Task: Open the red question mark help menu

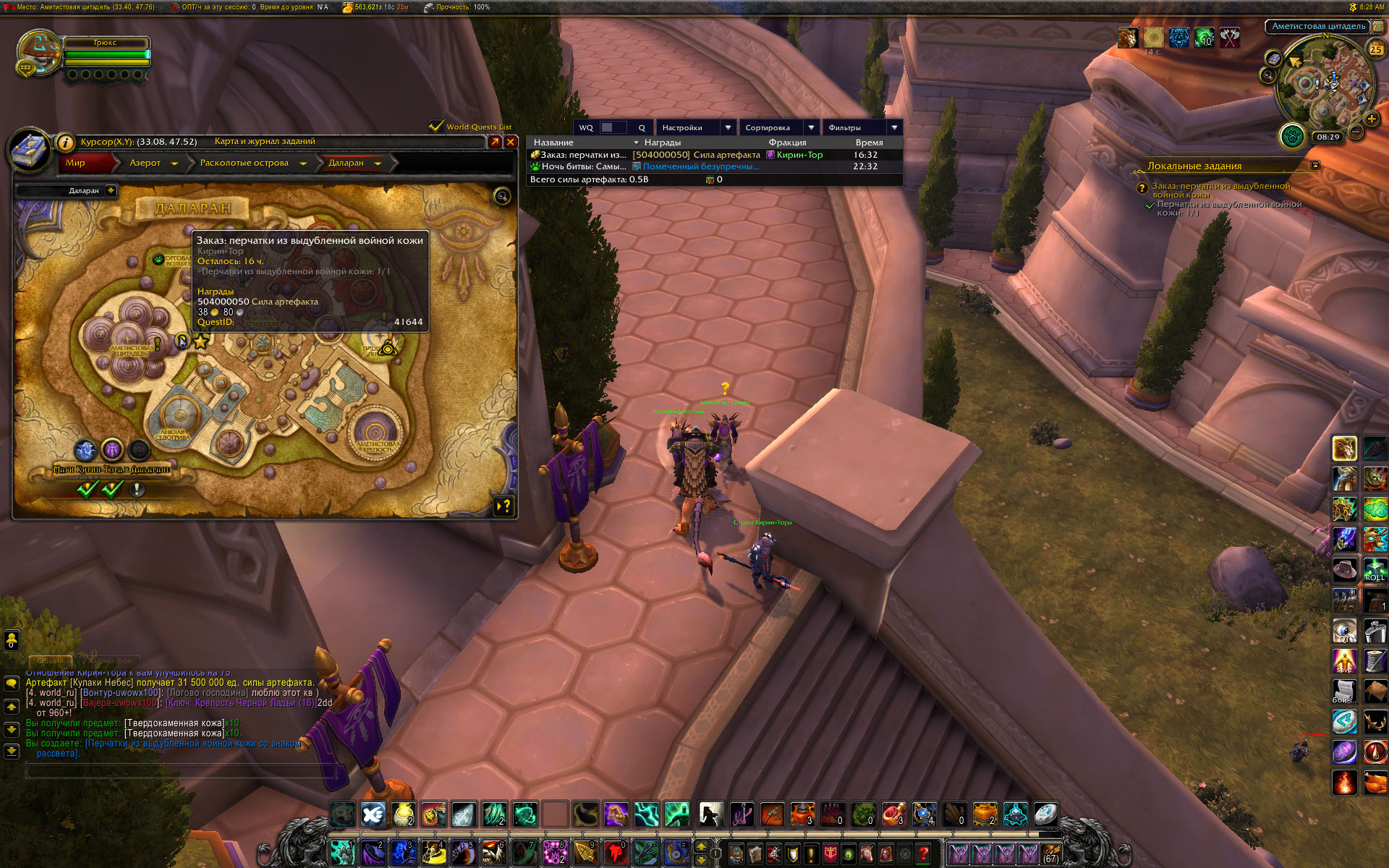Action: pyautogui.click(x=923, y=854)
